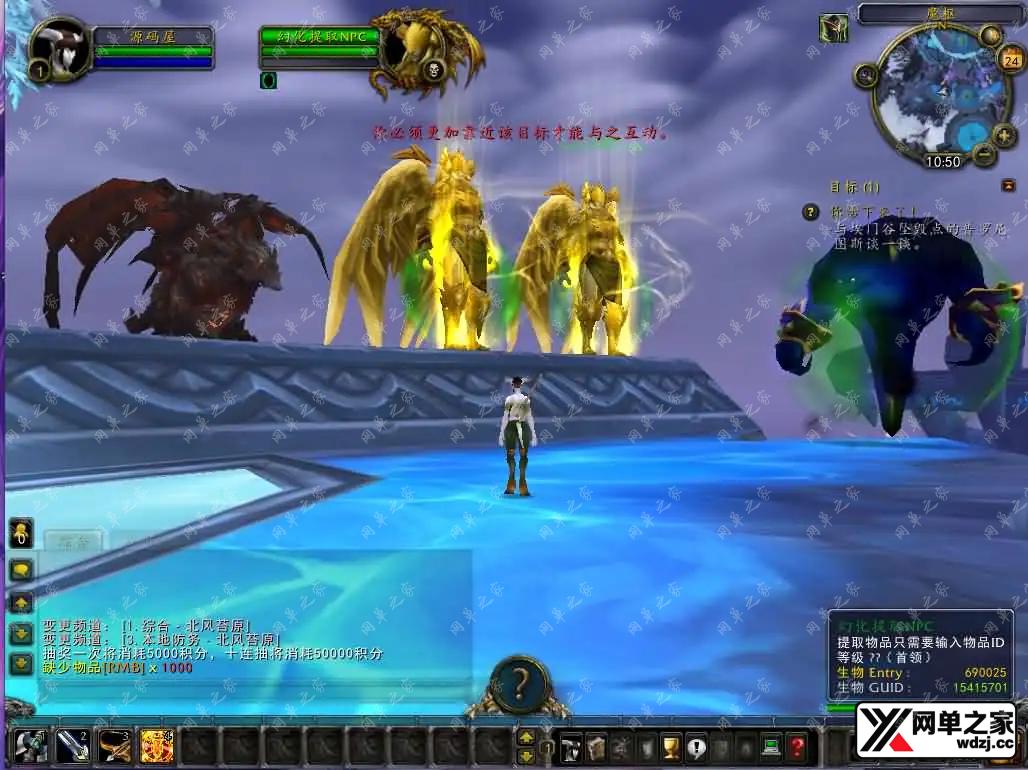
Task: Jump chat to bottom with lowest arrow
Action: (20, 663)
